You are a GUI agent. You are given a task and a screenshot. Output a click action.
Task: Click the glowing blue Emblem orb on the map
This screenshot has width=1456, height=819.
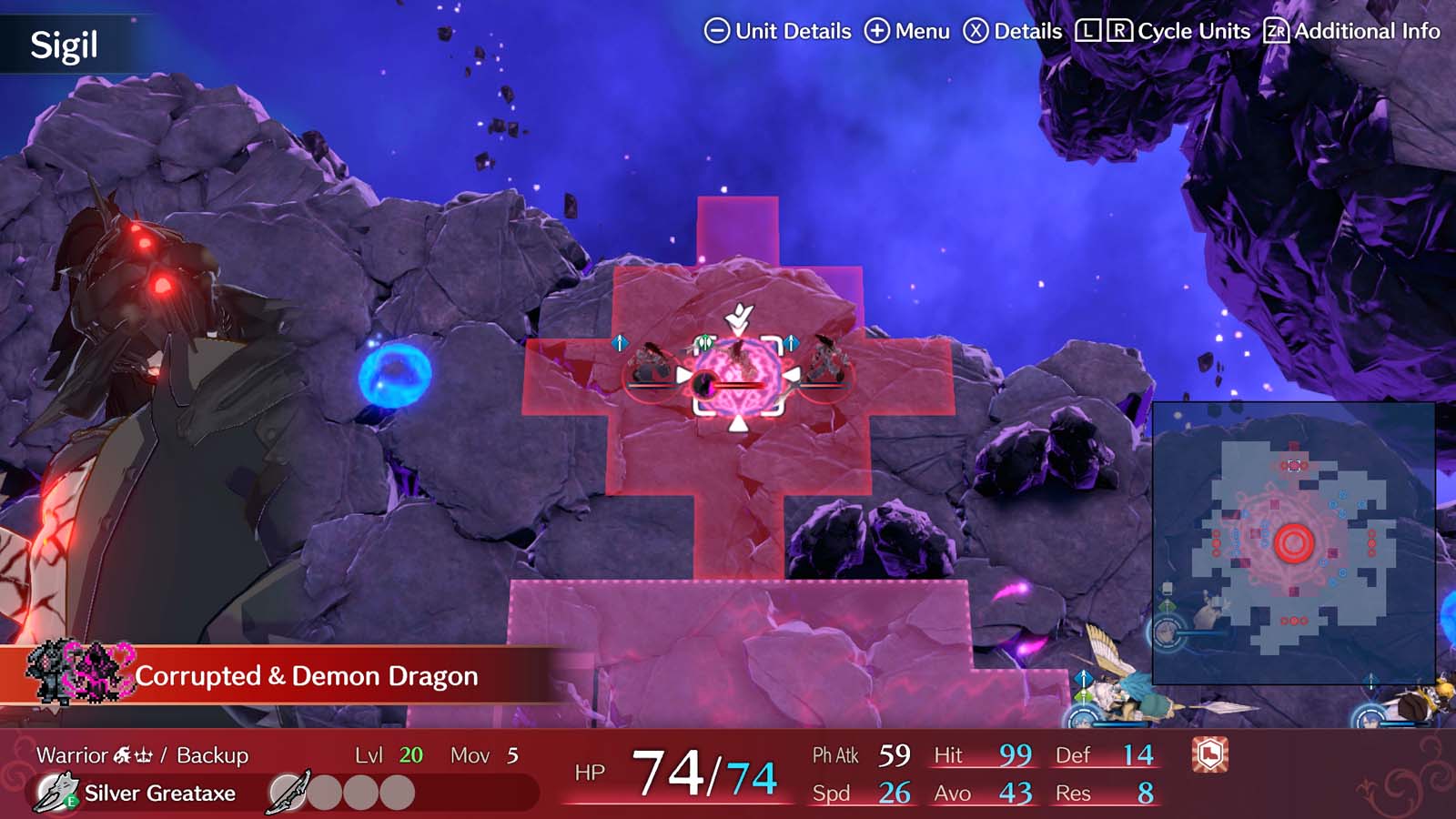click(x=395, y=375)
